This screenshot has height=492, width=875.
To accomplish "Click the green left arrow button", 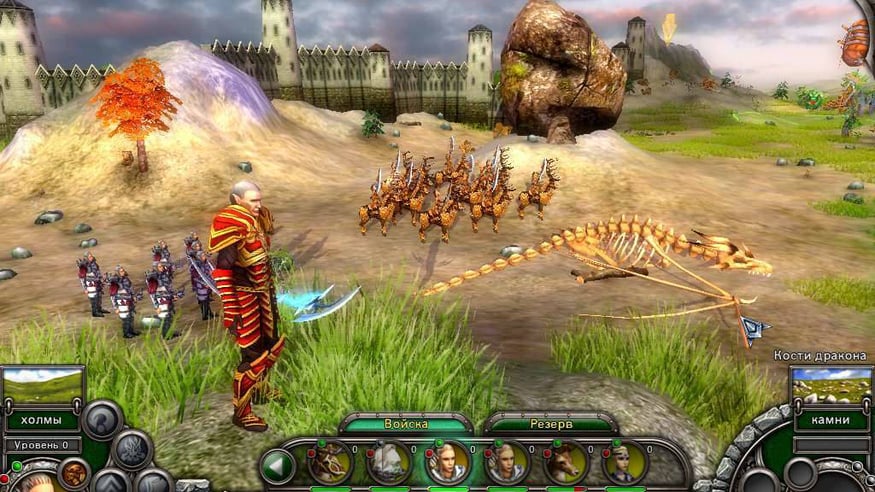I will (x=277, y=465).
